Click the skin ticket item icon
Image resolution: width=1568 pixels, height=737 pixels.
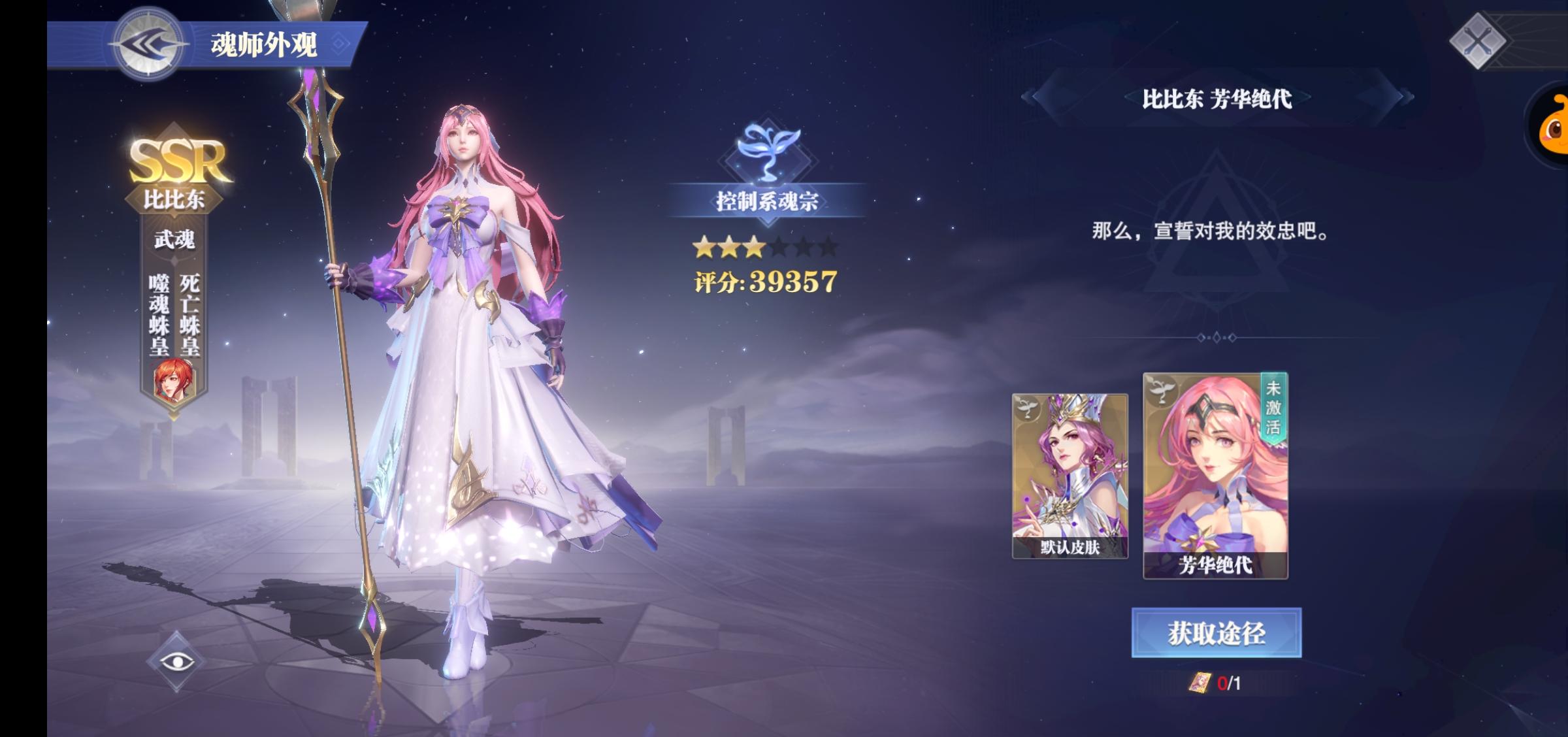[x=1200, y=683]
